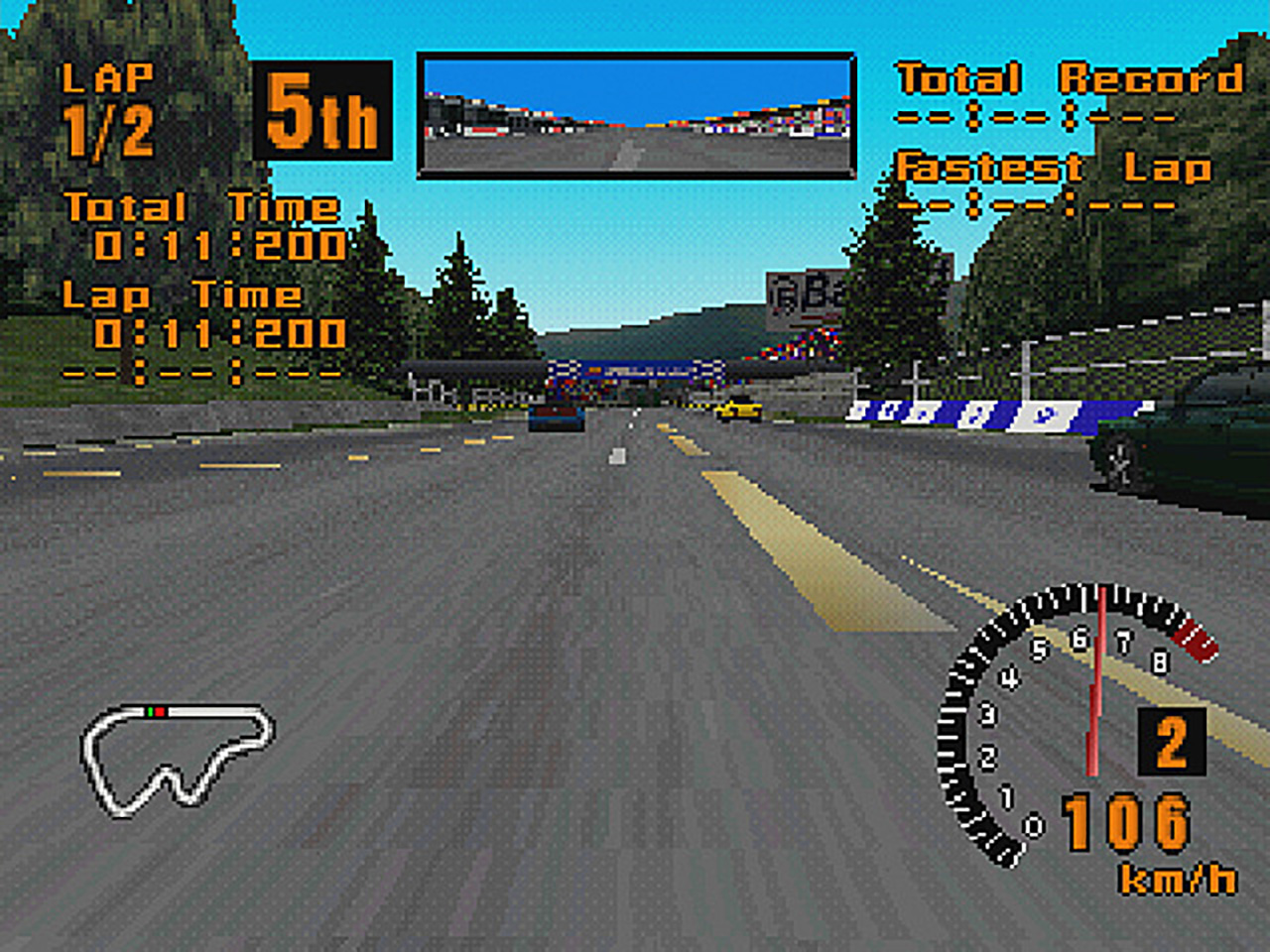Select the rear-view mirror display
Image resolution: width=1270 pixels, height=952 pixels.
coord(636,116)
